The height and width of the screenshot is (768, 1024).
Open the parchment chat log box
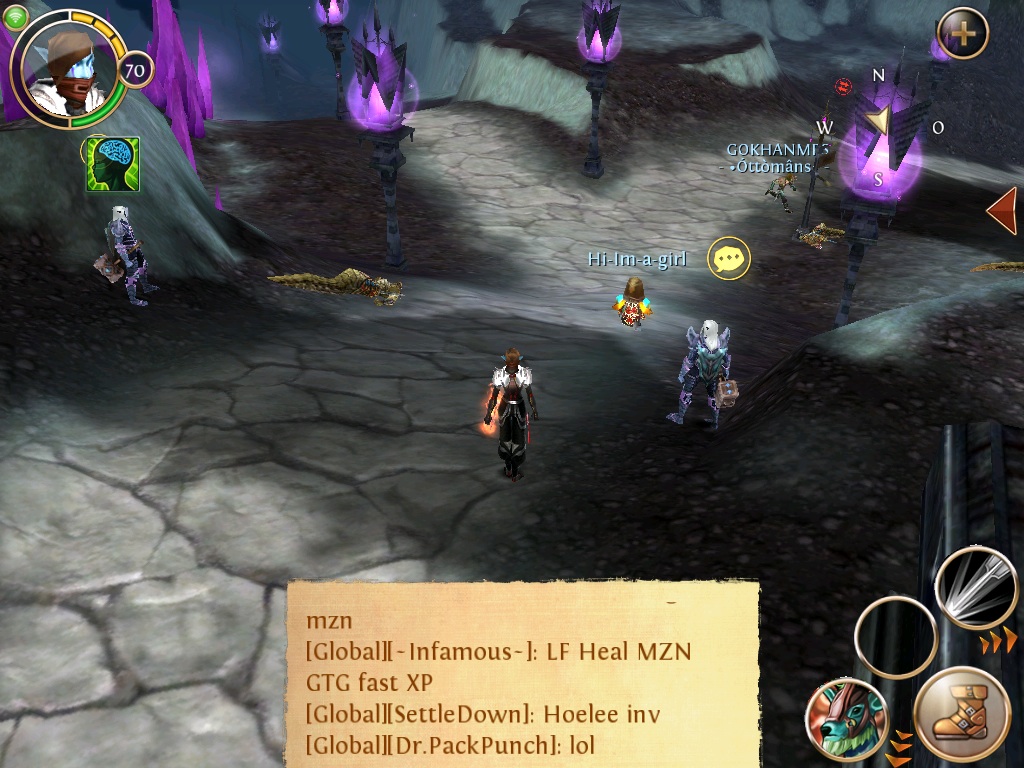pos(522,673)
